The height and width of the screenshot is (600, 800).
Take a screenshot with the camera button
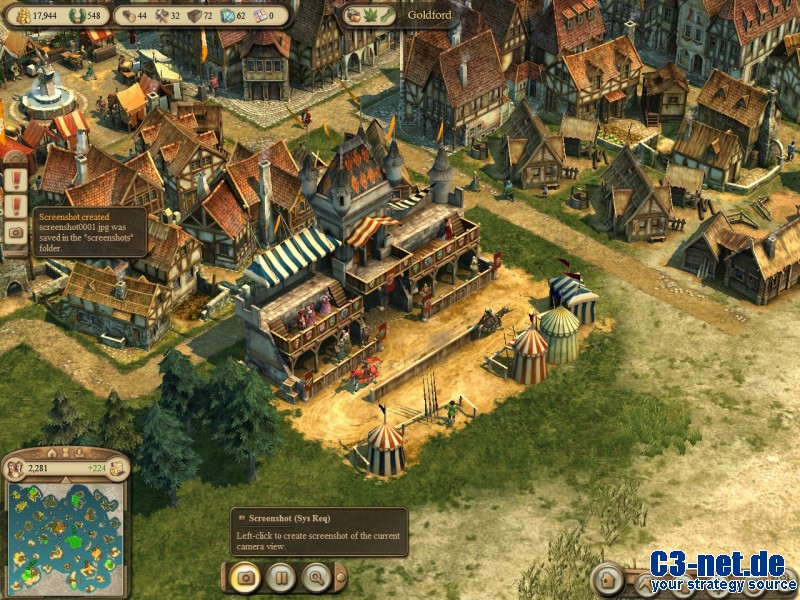pos(245,576)
